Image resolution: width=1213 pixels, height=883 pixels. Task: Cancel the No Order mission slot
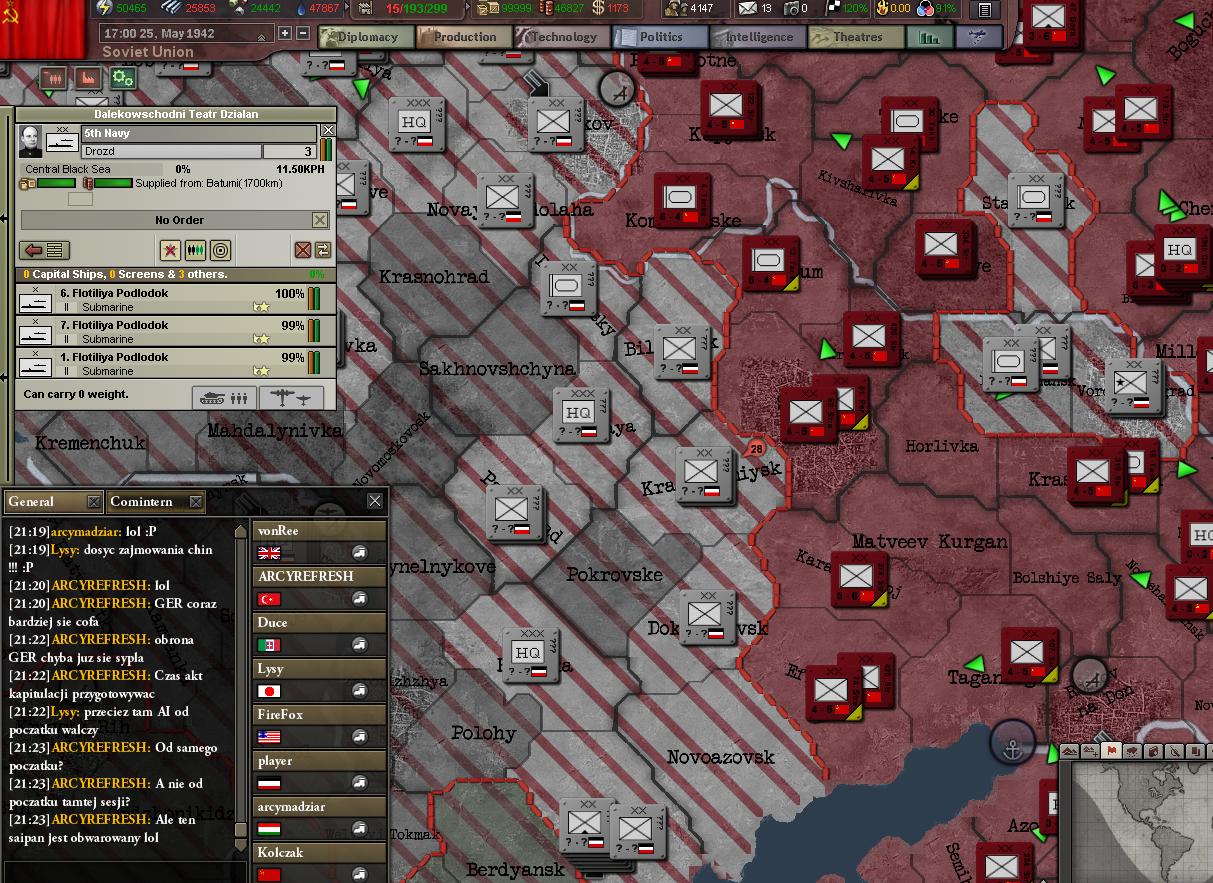point(320,220)
